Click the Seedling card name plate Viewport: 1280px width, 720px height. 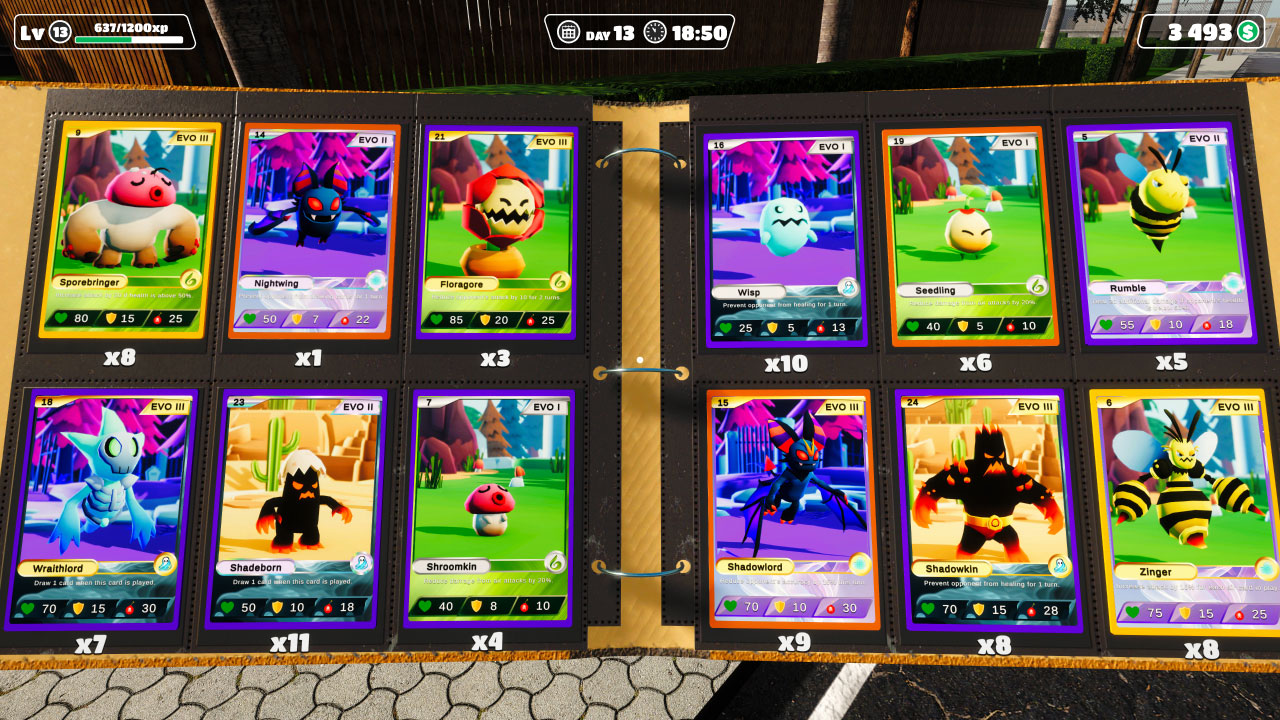[x=935, y=288]
